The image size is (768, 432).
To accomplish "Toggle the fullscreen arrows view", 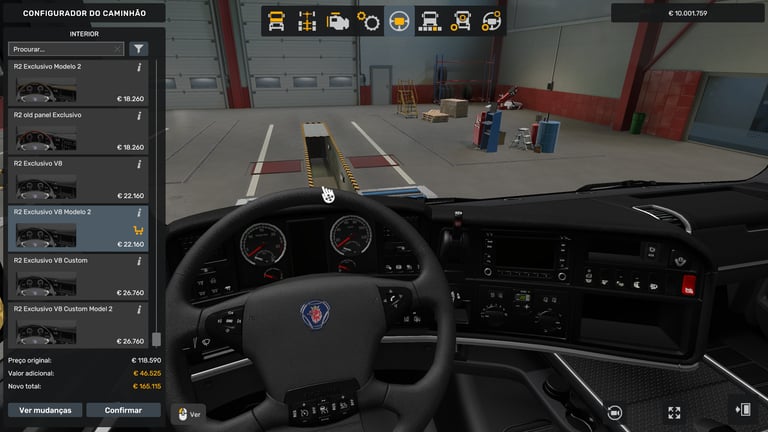I will [x=674, y=411].
